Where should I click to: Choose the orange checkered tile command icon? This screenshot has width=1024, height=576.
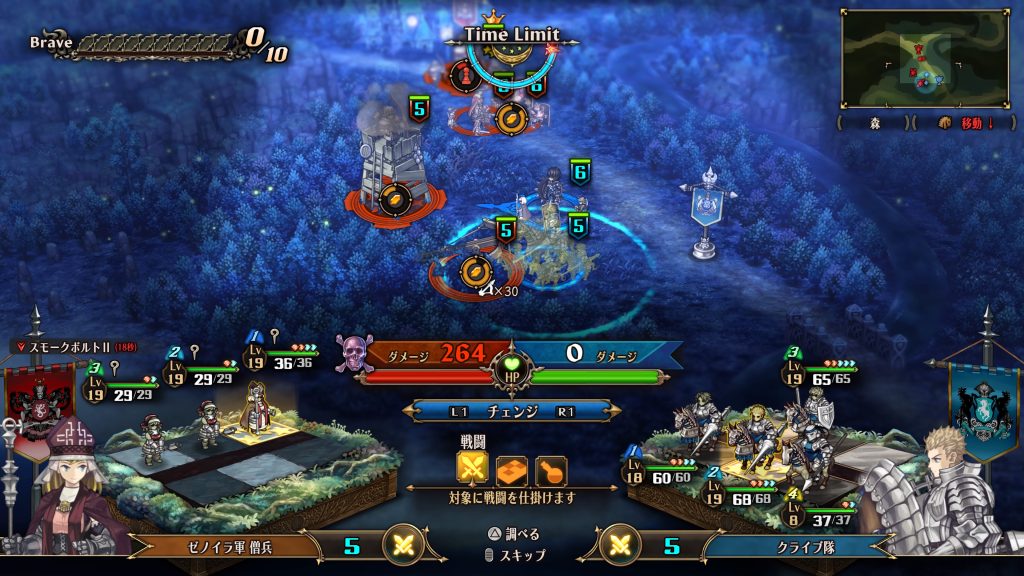(512, 469)
